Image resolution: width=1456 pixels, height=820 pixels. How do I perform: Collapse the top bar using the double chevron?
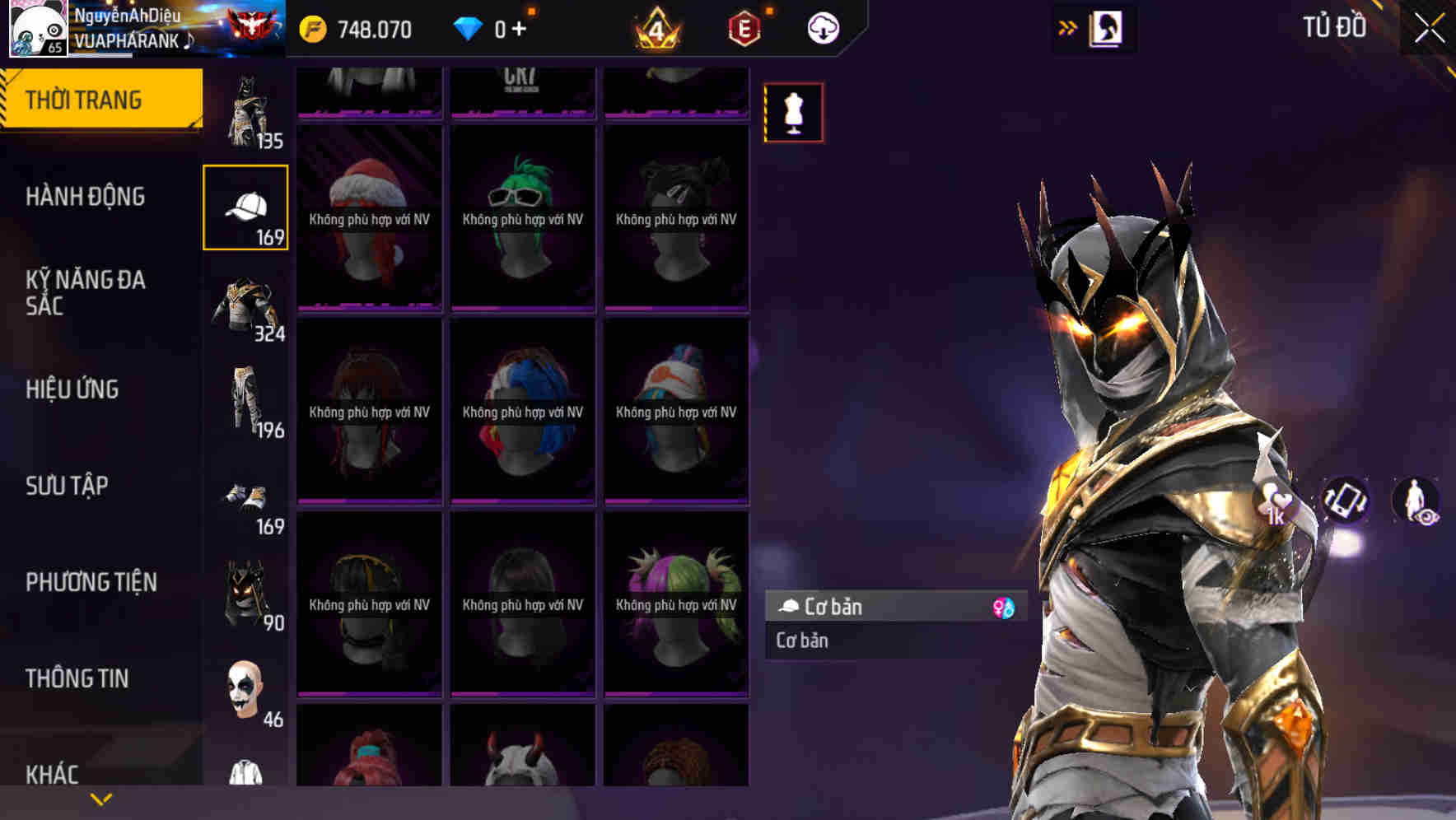point(1068,27)
